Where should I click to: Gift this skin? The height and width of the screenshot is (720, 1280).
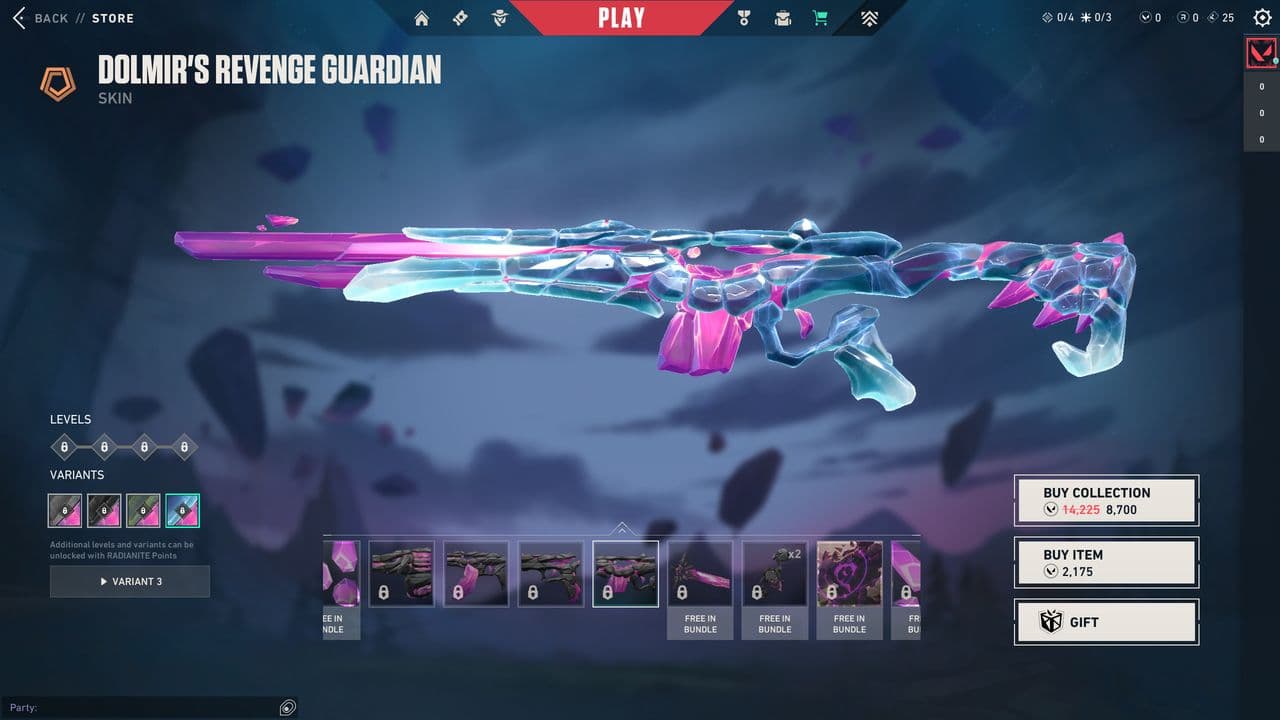[1106, 622]
